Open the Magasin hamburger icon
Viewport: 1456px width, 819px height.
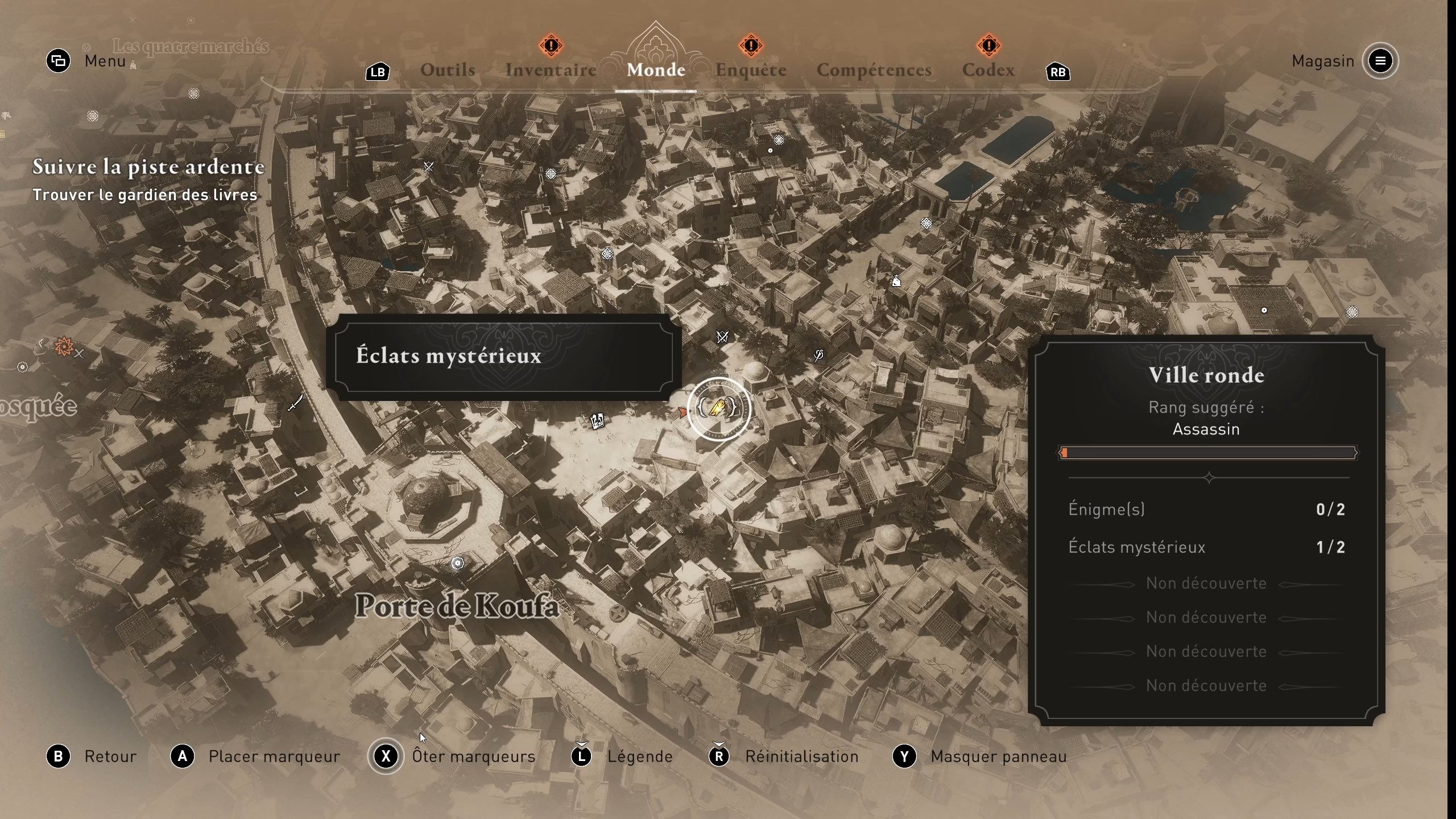click(1381, 61)
